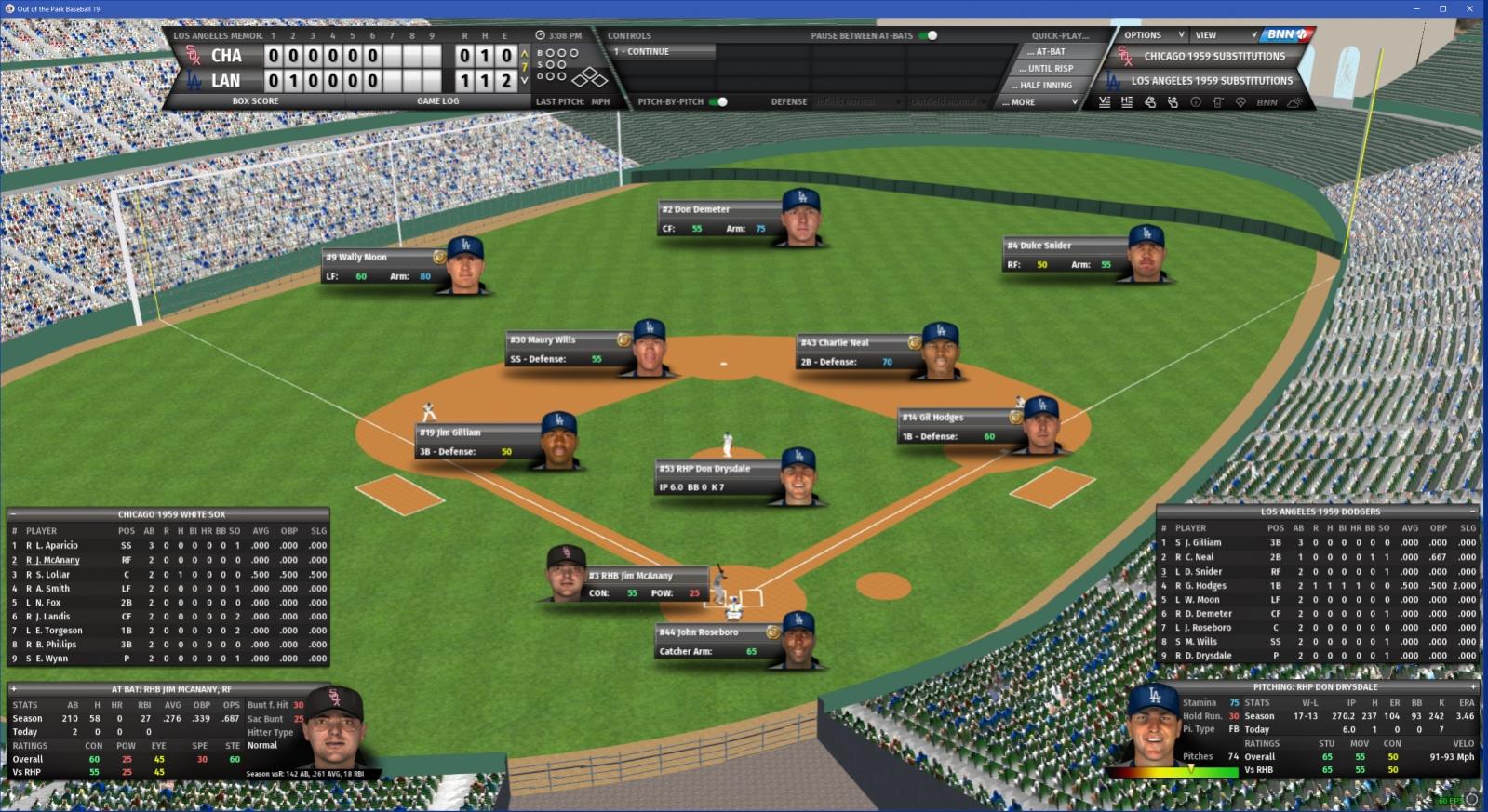The width and height of the screenshot is (1488, 812).
Task: Open the Options dropdown
Action: tap(1152, 35)
